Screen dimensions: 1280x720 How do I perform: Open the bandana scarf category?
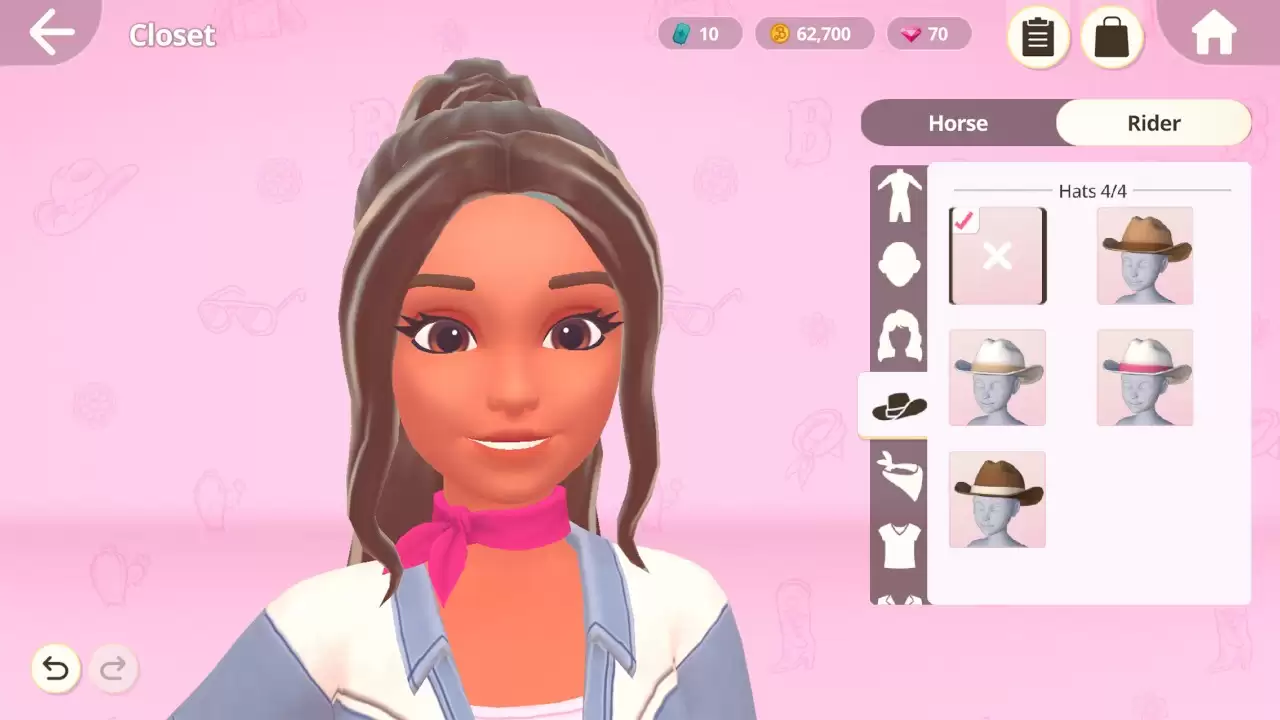point(899,475)
